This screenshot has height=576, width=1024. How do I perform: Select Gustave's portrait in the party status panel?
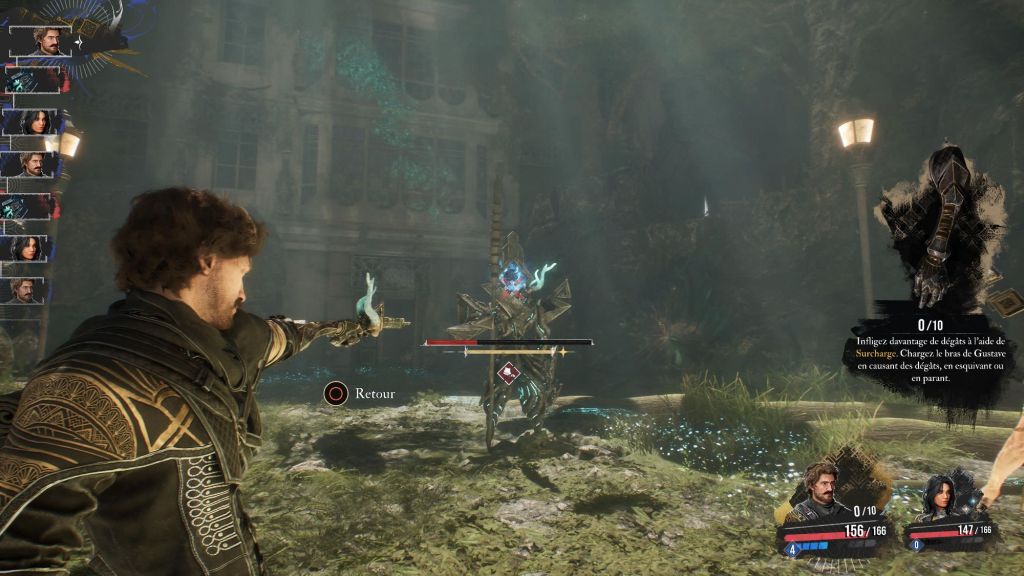coord(822,490)
